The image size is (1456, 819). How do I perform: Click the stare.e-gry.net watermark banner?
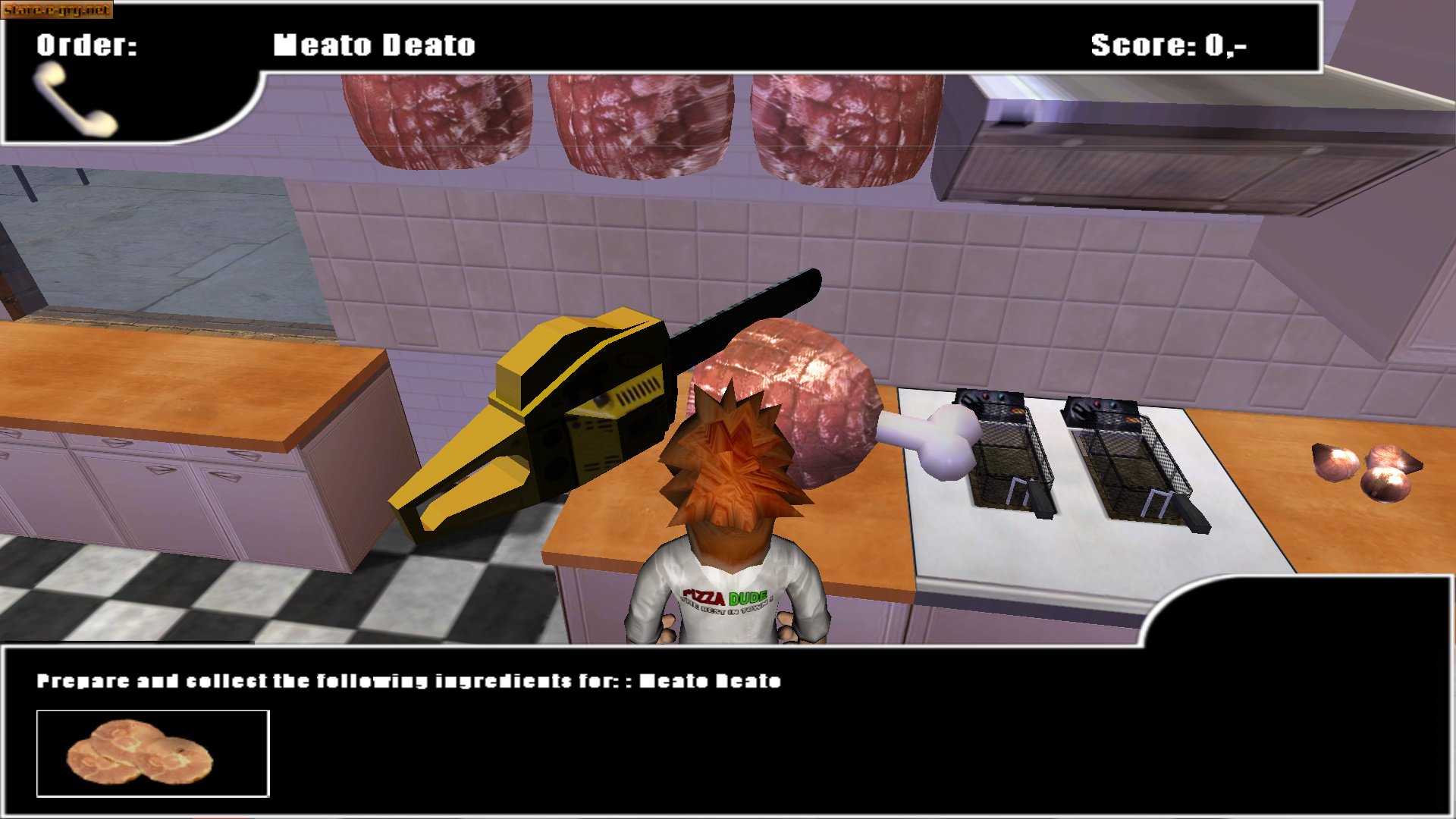(x=57, y=10)
